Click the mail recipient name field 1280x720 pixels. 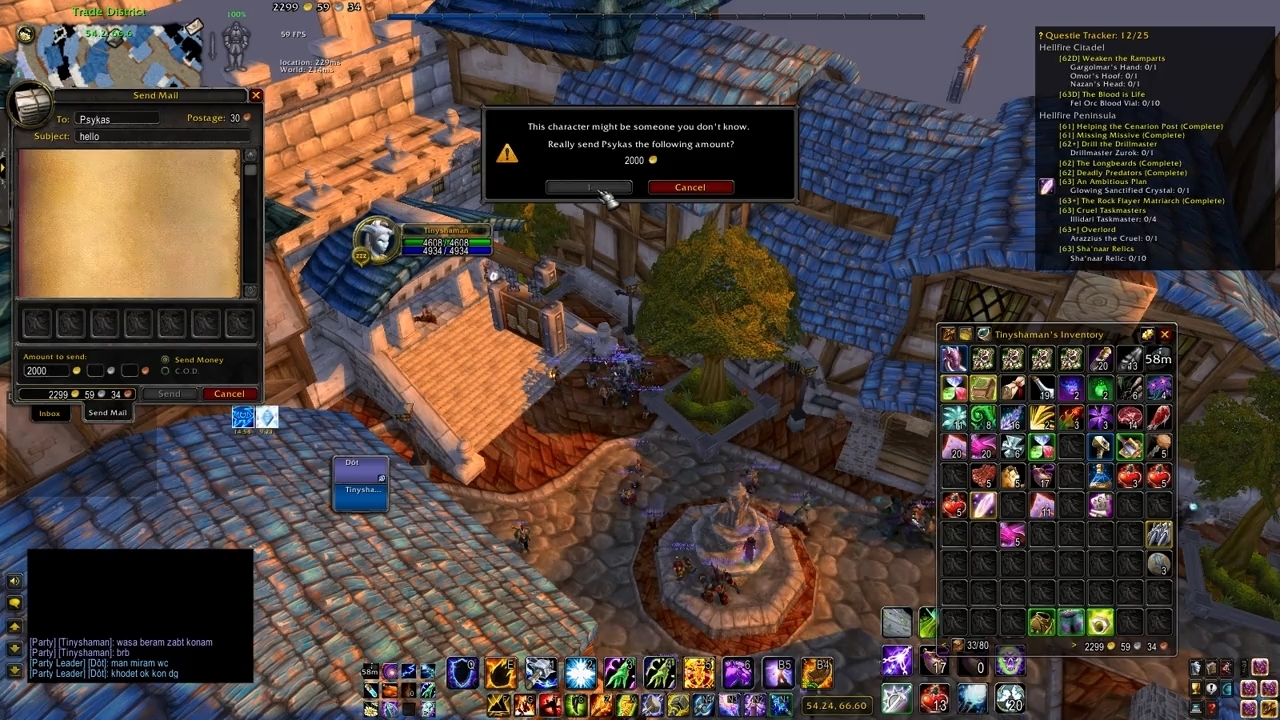(116, 119)
